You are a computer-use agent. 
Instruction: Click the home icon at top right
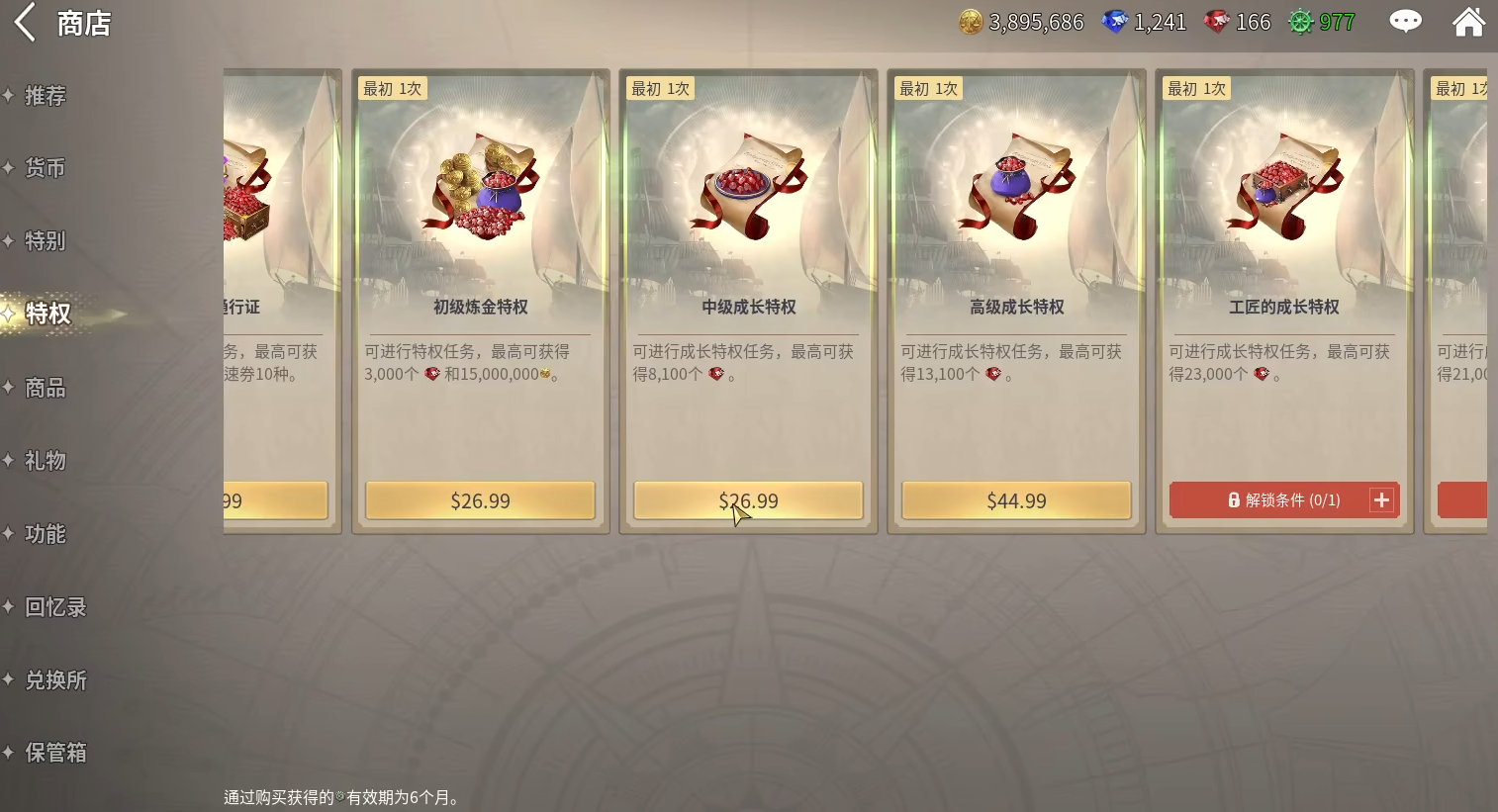point(1468,21)
